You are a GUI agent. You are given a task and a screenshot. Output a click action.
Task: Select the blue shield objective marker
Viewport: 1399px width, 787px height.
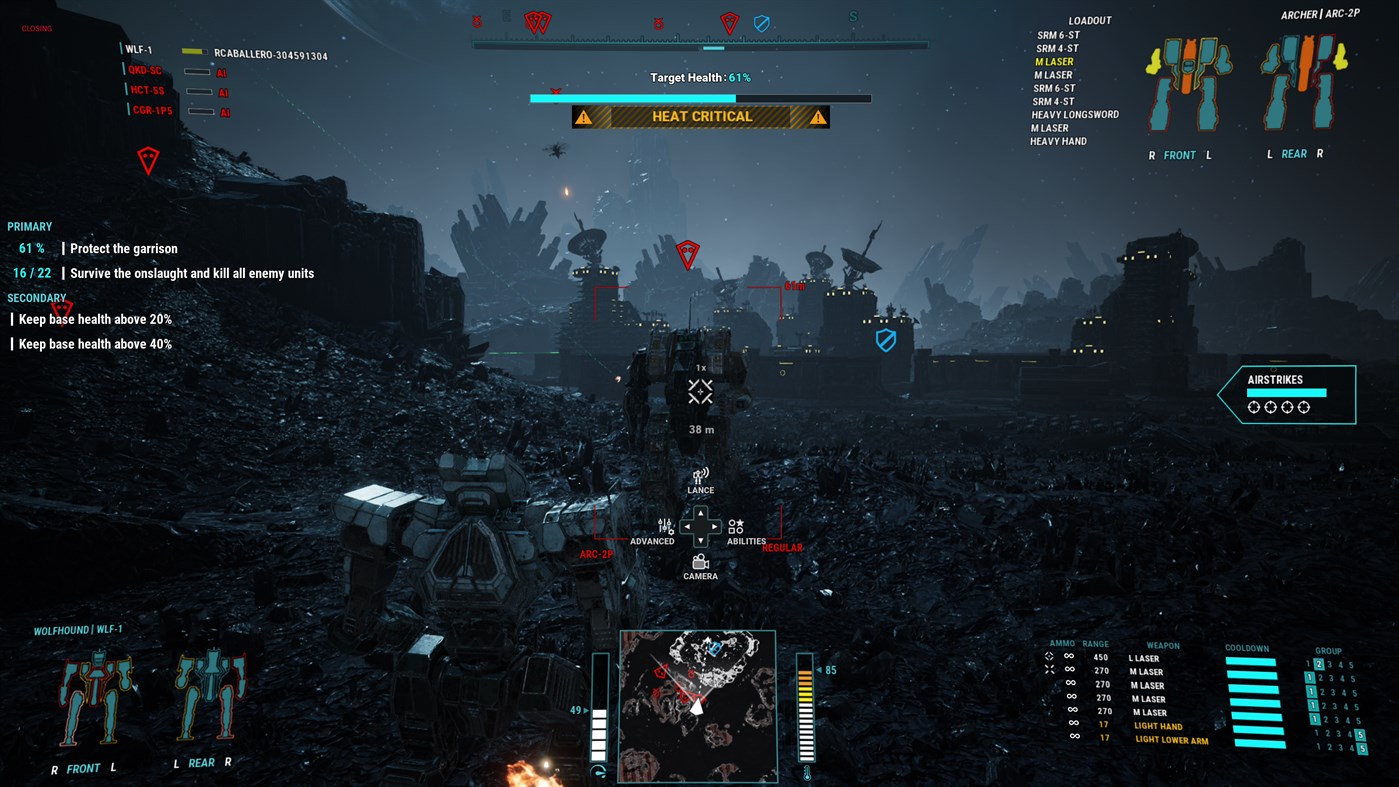(886, 338)
